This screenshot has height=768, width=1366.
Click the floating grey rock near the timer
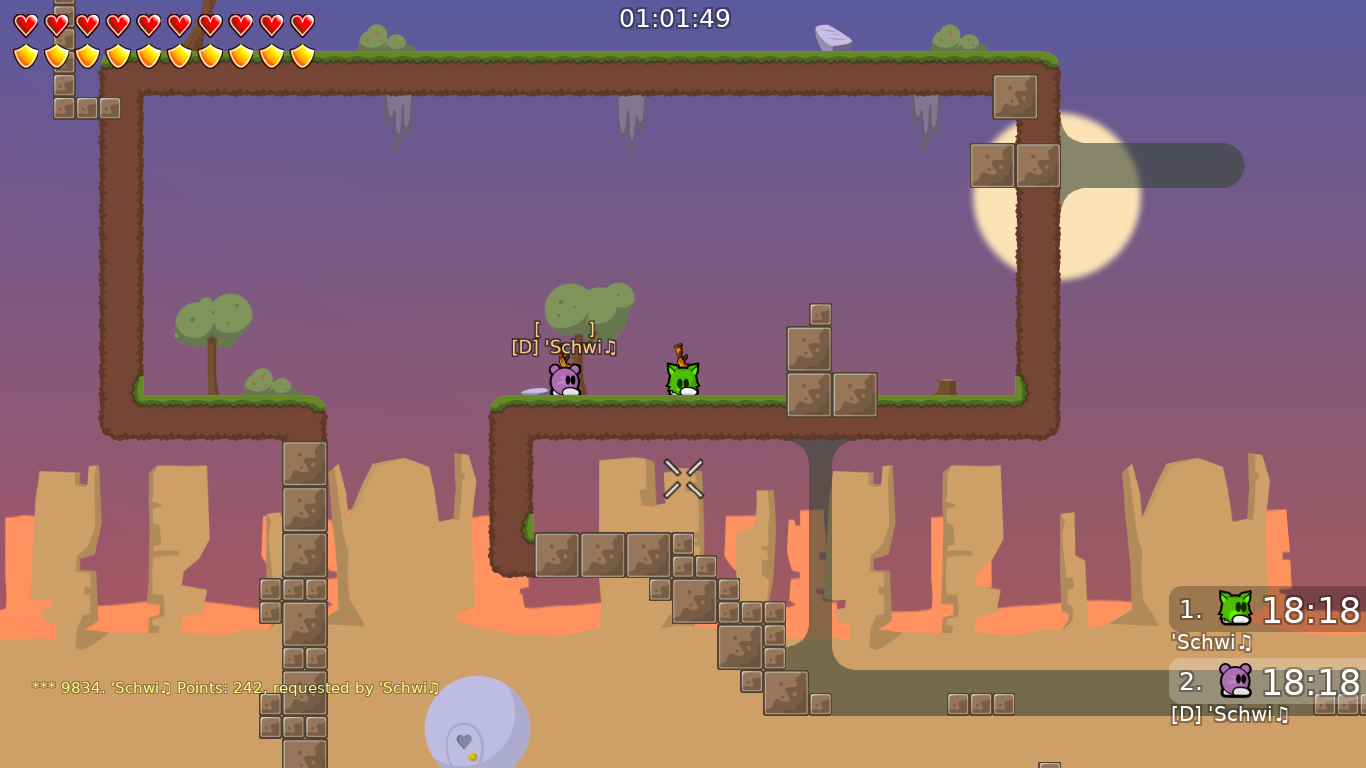832,35
